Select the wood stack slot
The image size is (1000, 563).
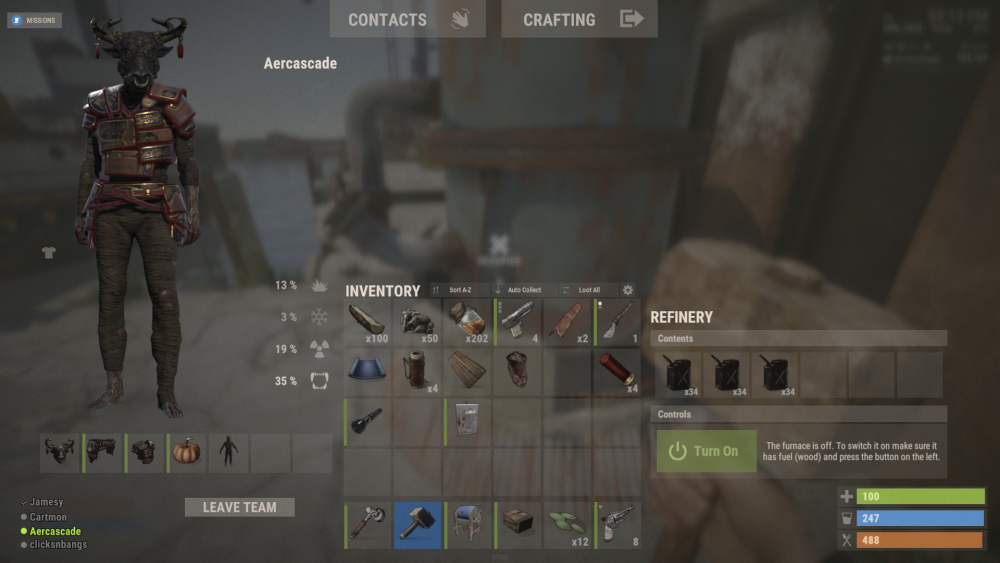tap(367, 322)
